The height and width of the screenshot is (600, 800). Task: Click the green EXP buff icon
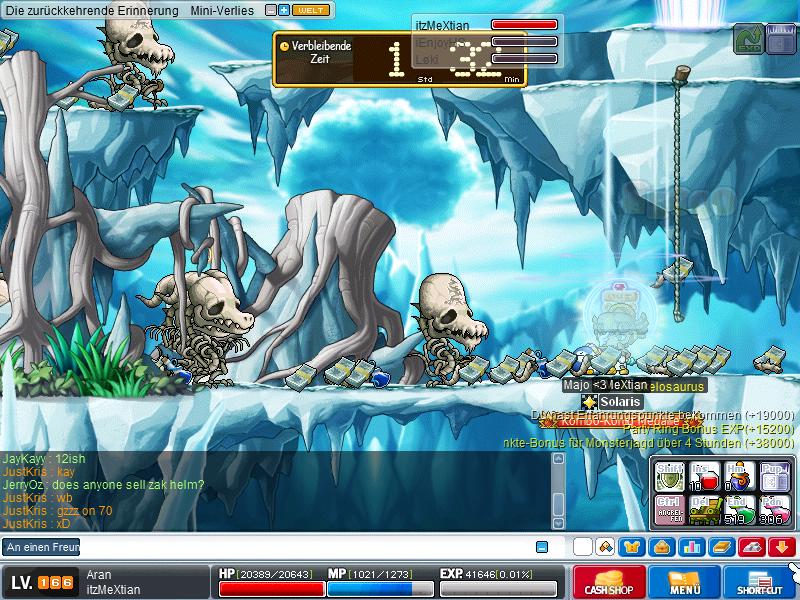(x=747, y=40)
